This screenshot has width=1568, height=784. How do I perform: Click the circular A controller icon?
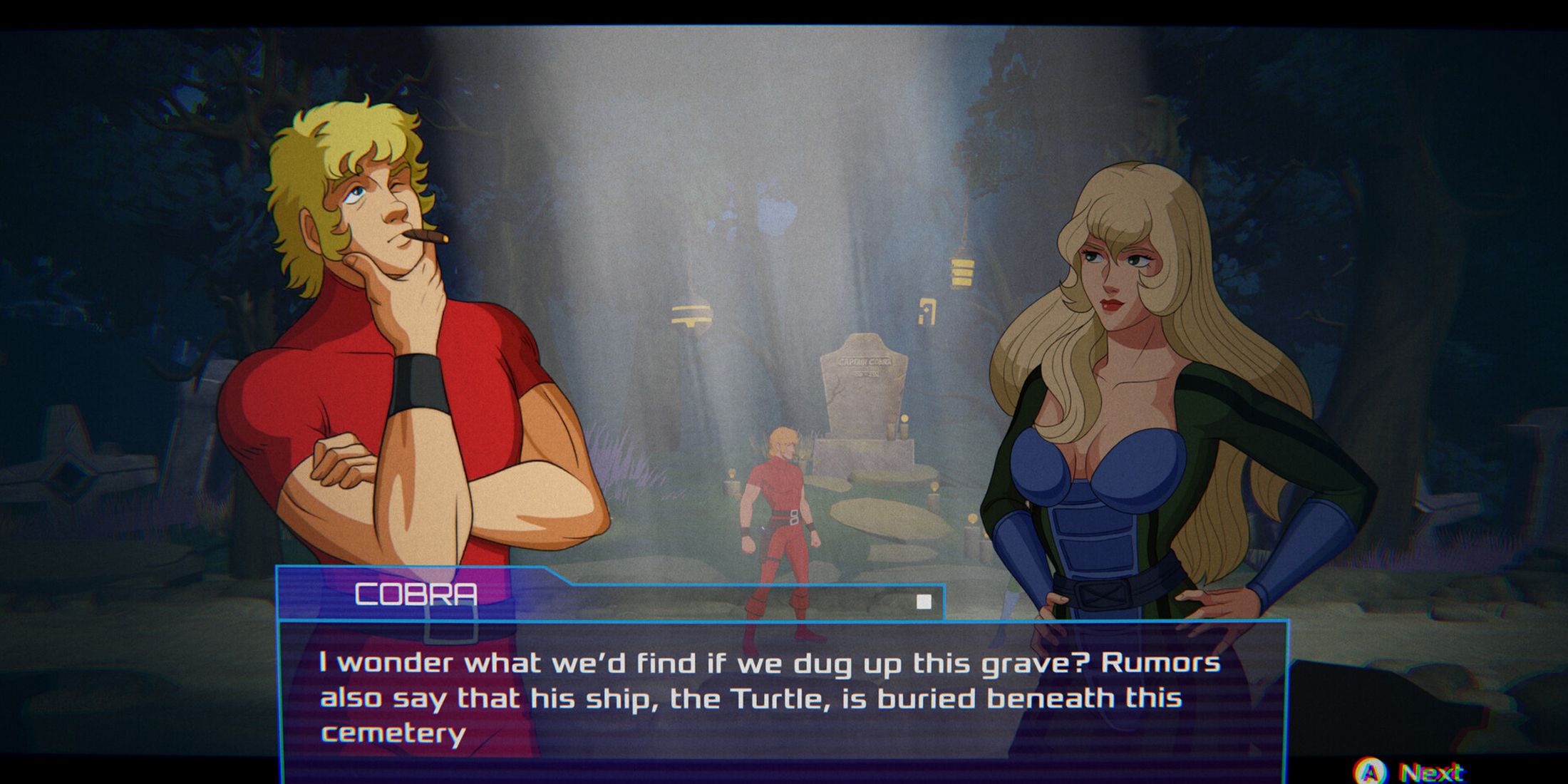[x=1368, y=772]
